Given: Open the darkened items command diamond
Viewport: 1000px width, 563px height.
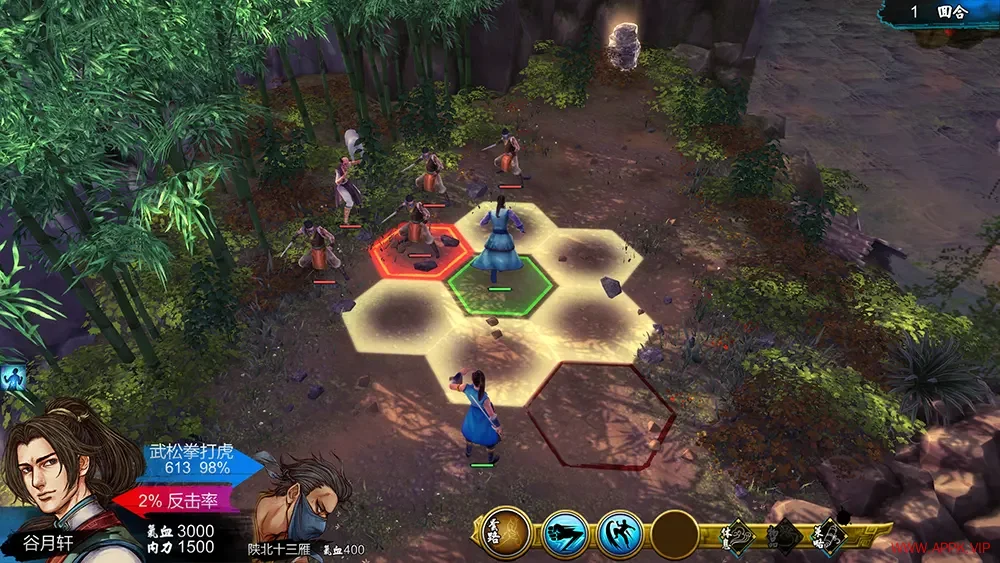Looking at the screenshot, I should click(784, 537).
